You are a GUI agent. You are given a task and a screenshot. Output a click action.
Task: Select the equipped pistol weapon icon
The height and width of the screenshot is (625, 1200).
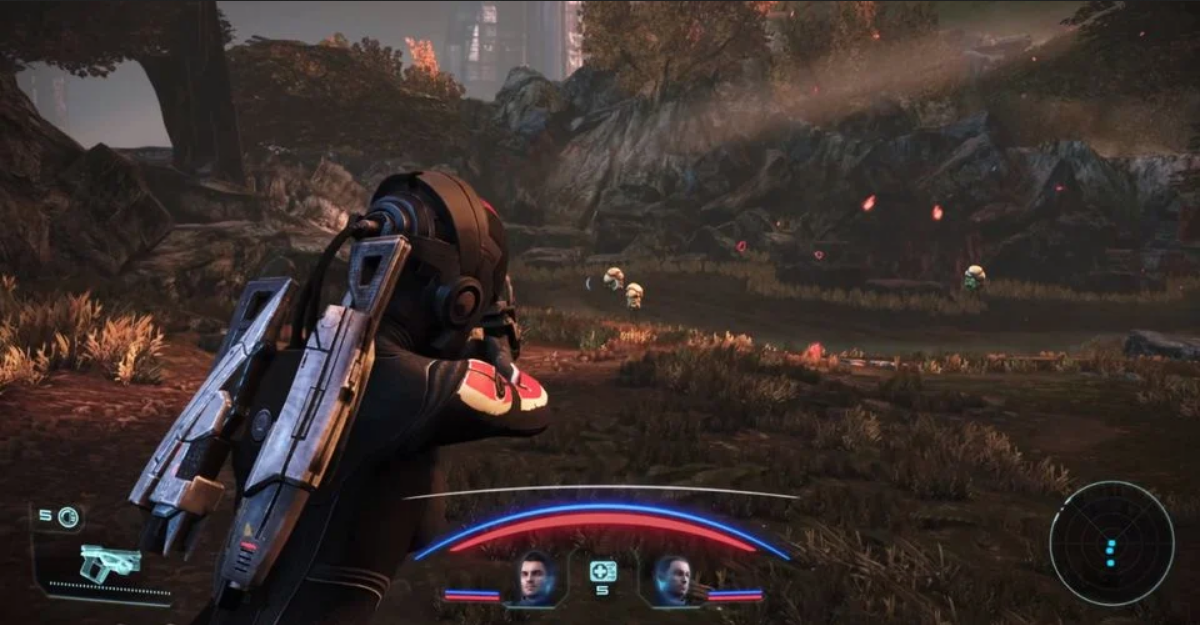tap(109, 562)
